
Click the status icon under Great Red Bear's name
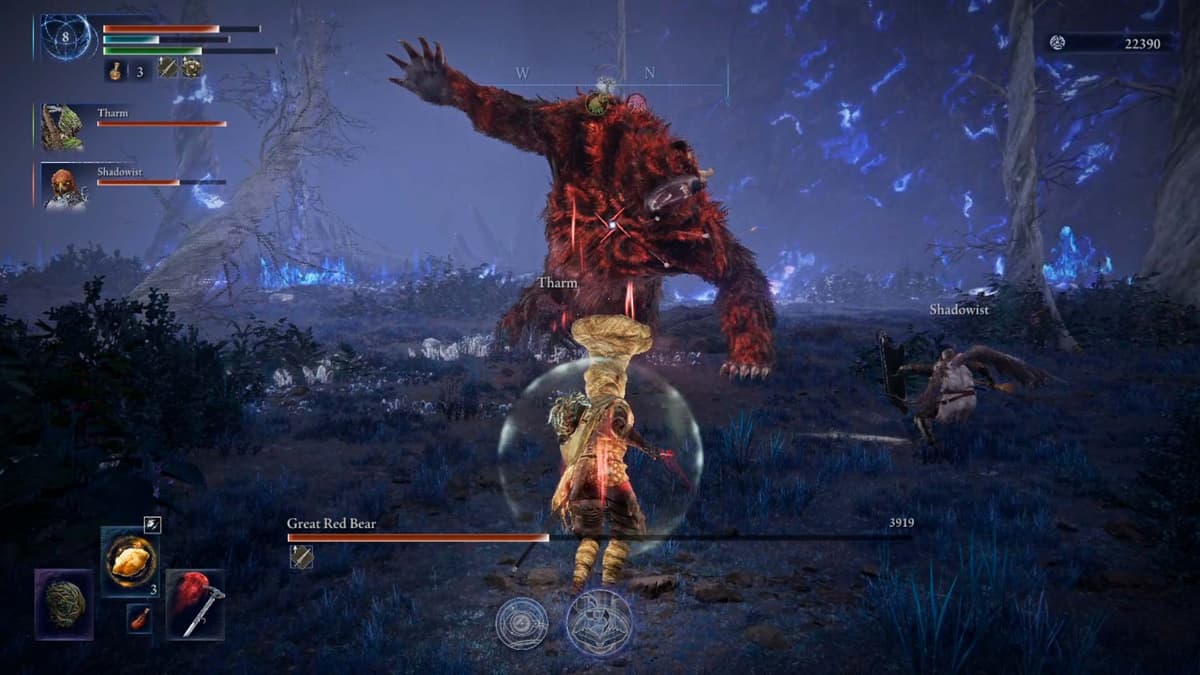pos(300,557)
